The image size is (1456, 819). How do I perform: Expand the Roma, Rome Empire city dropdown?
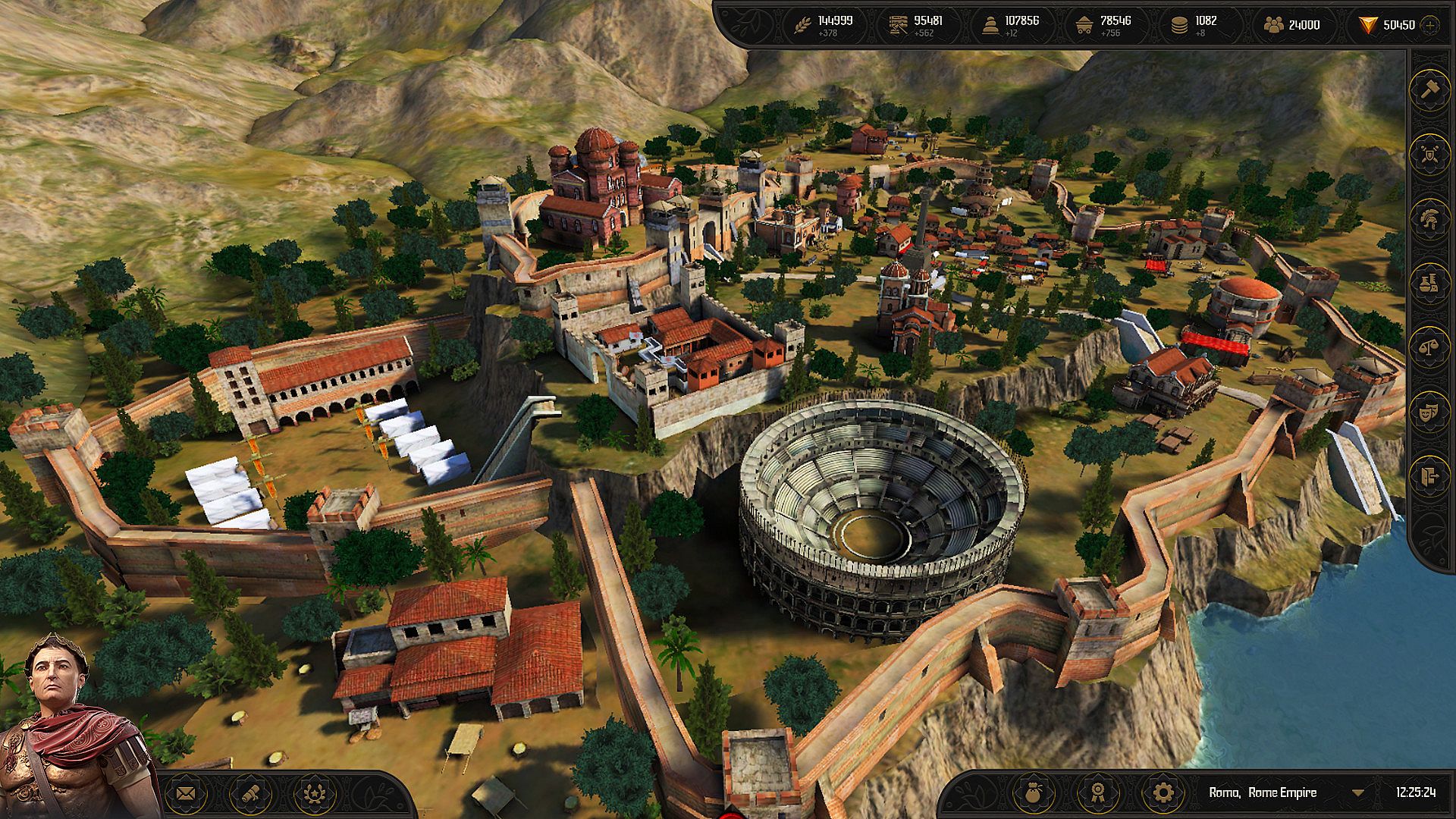click(x=1358, y=793)
